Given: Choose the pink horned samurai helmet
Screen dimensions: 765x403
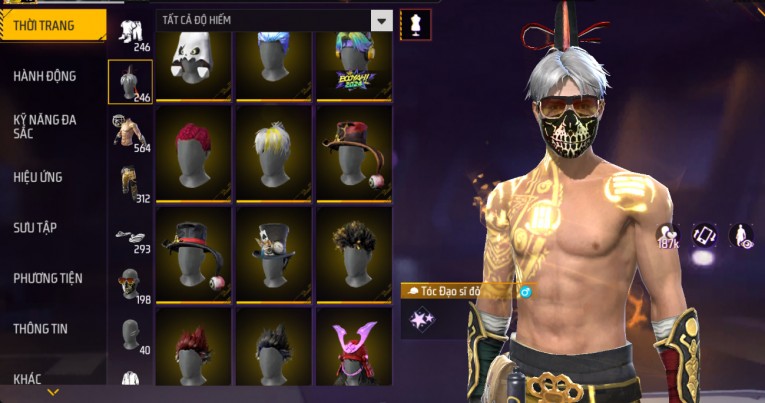Looking at the screenshot, I should coord(353,350).
